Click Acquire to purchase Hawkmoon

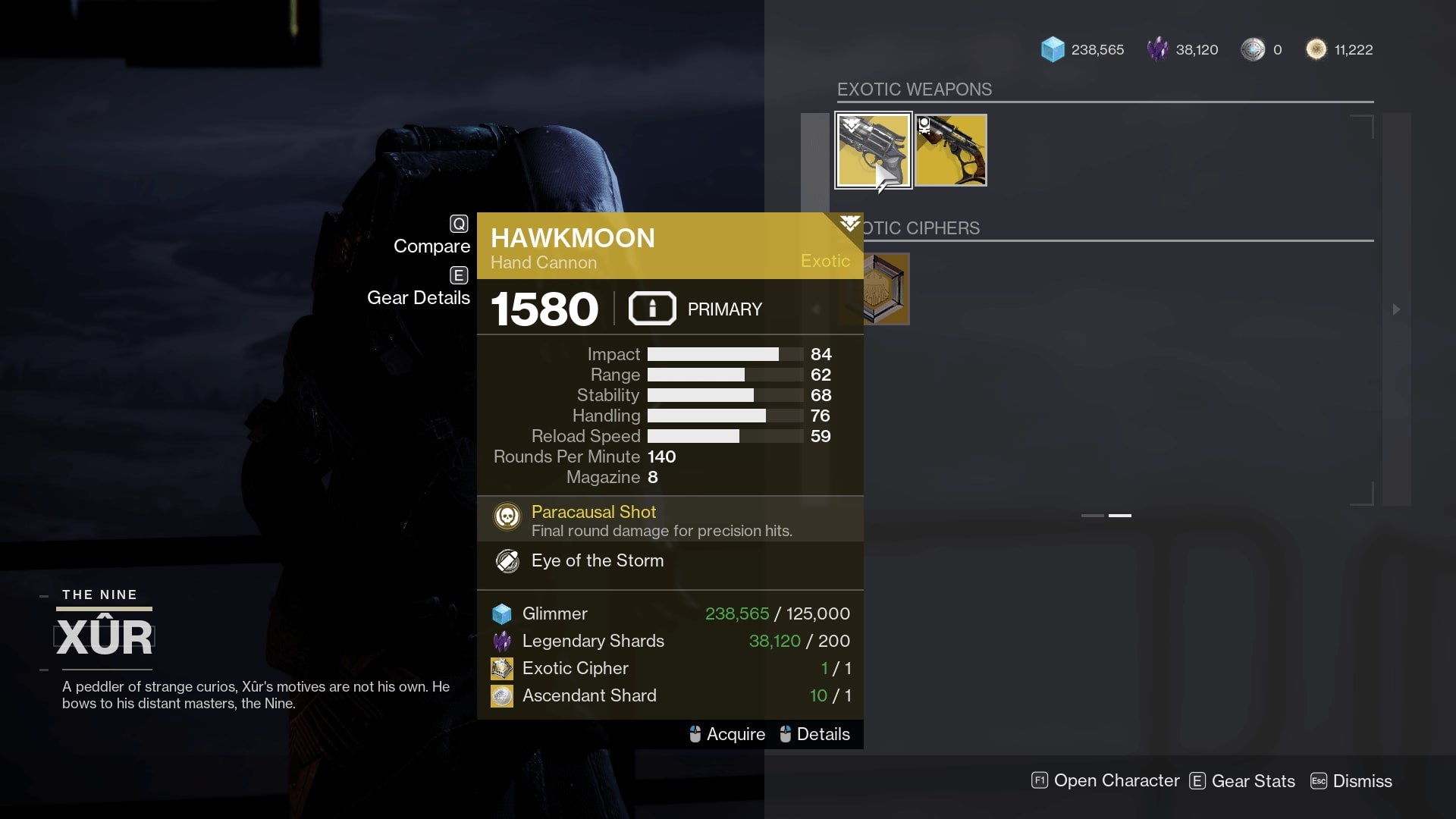pyautogui.click(x=734, y=734)
